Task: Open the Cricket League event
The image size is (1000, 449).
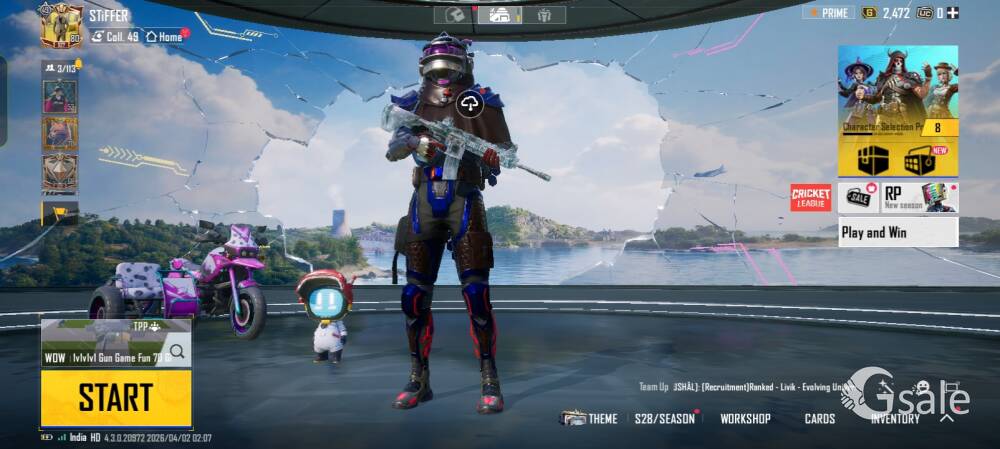Action: point(810,197)
